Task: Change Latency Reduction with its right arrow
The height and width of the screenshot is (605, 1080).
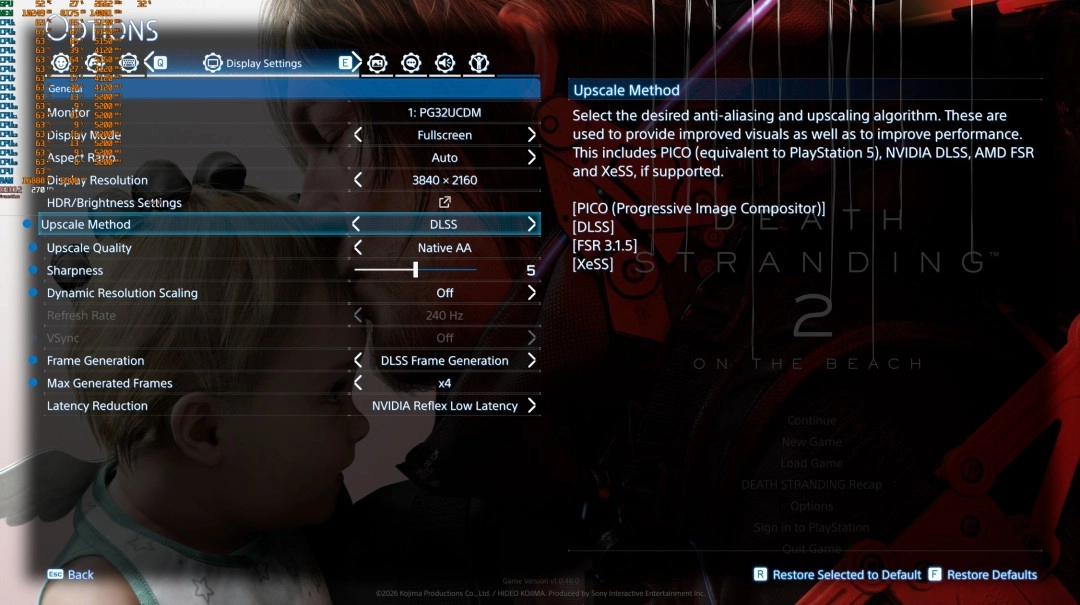Action: pos(531,406)
